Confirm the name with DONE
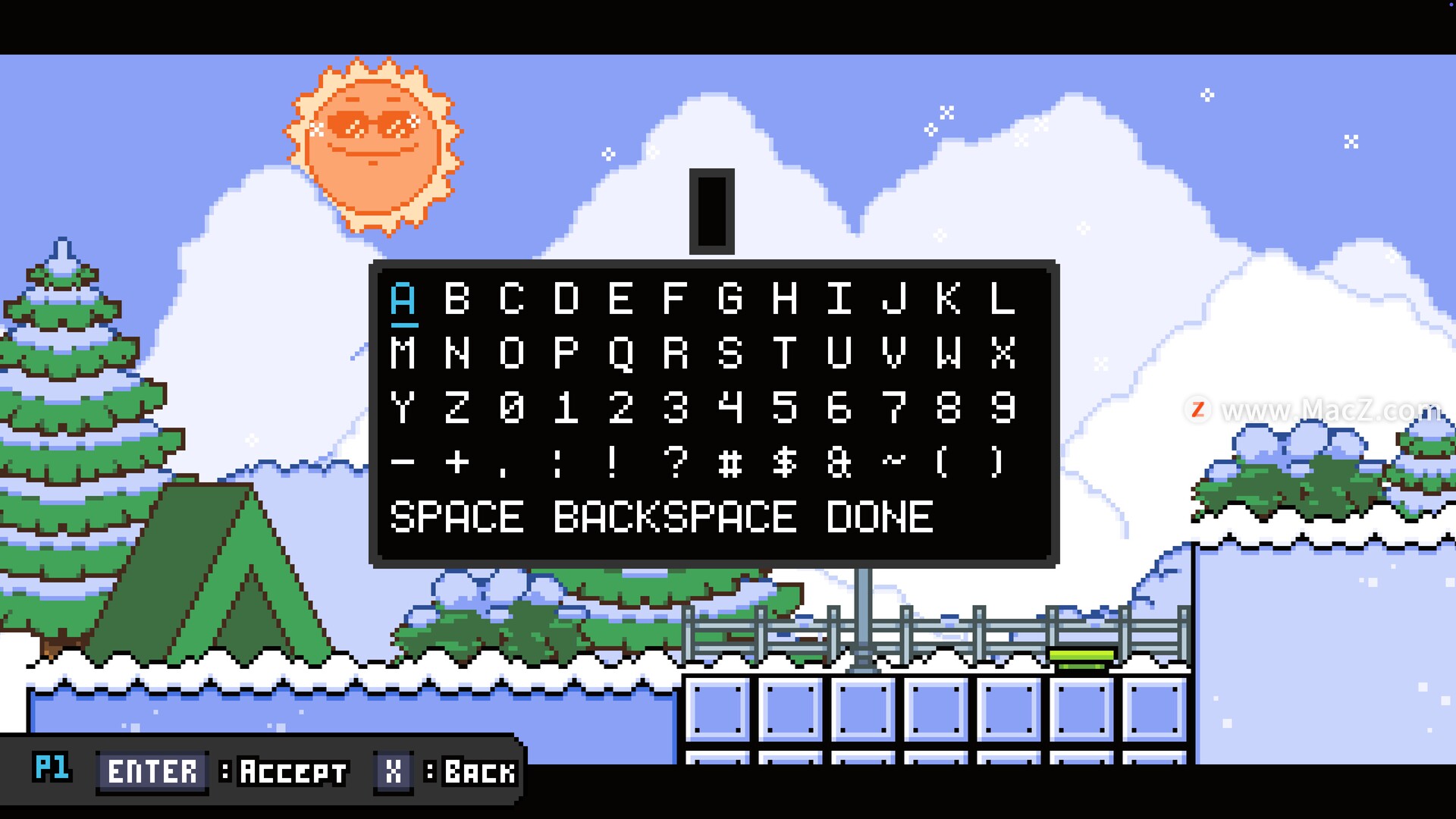Viewport: 1456px width, 819px height. tap(880, 517)
